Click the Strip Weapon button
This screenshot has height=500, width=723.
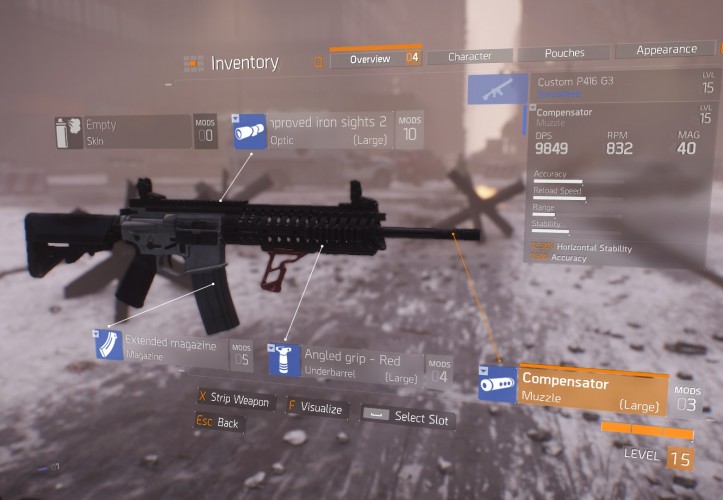pos(233,400)
